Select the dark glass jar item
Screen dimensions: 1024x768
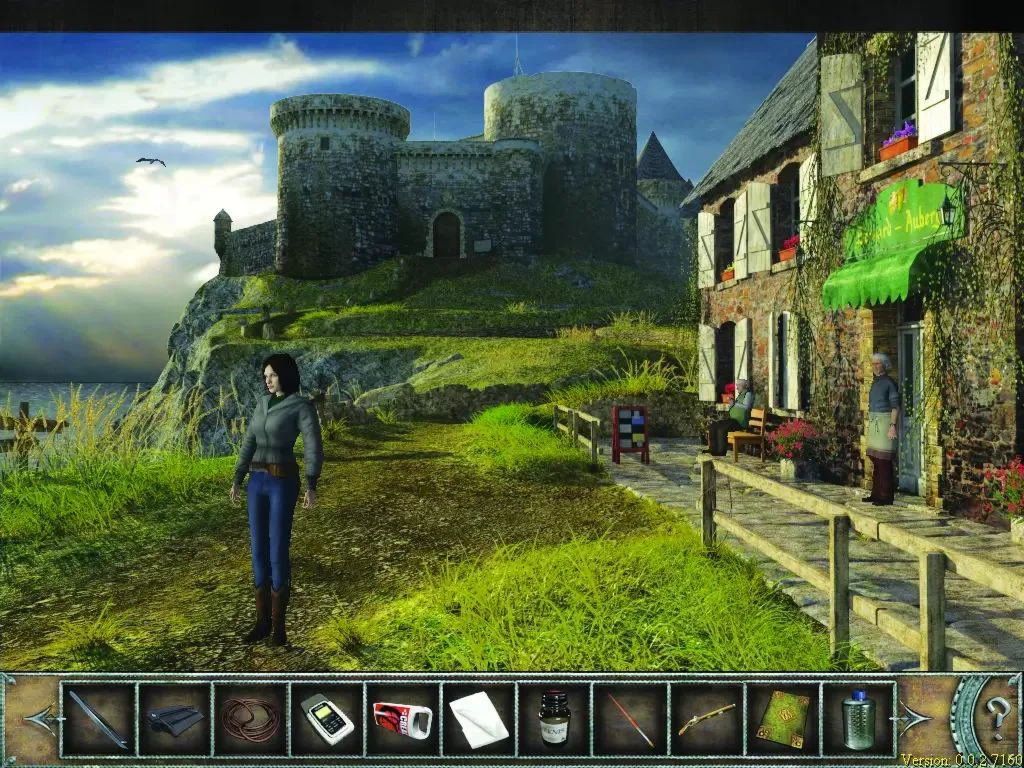click(554, 719)
